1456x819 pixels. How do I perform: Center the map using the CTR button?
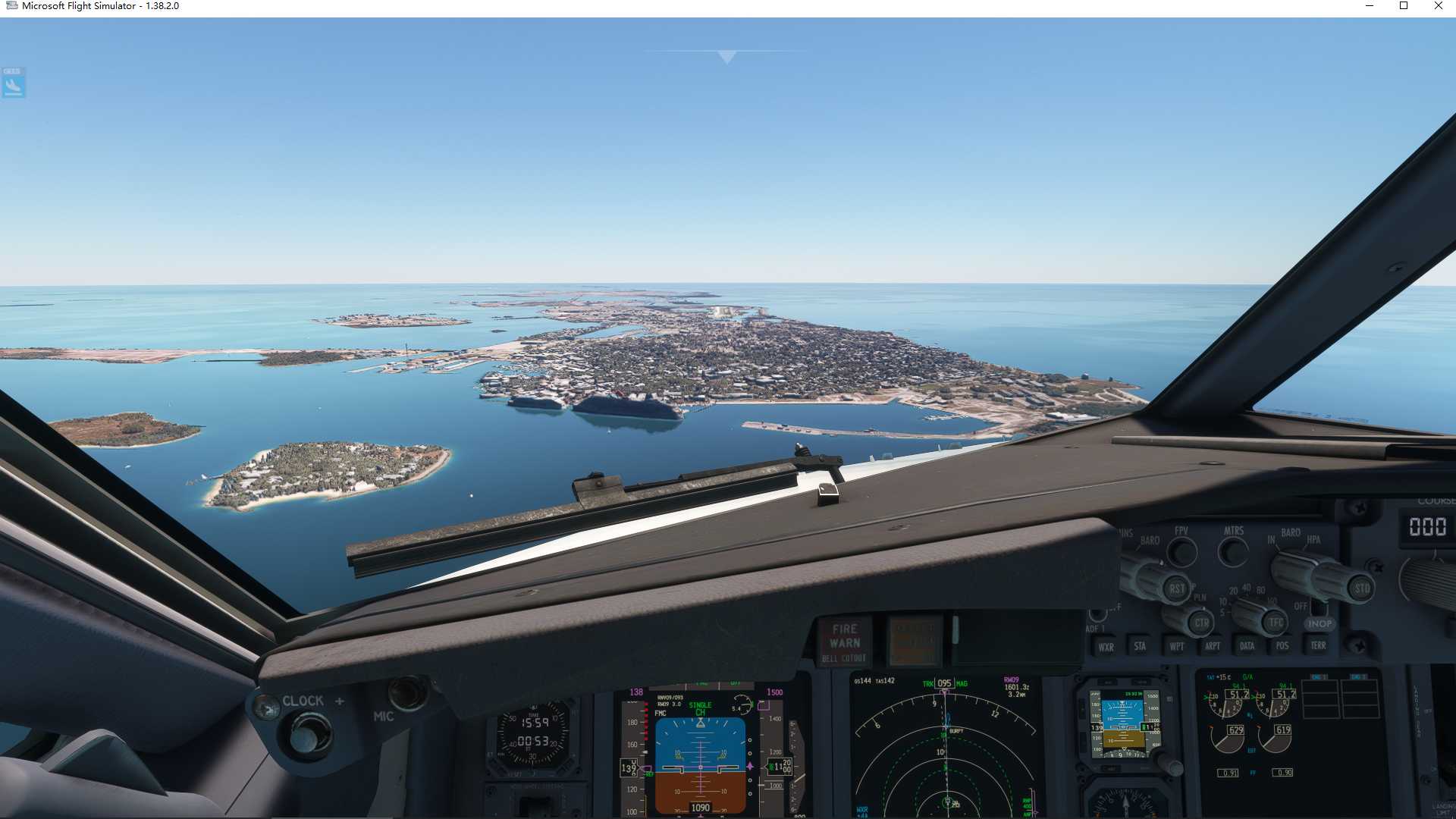pyautogui.click(x=1201, y=623)
